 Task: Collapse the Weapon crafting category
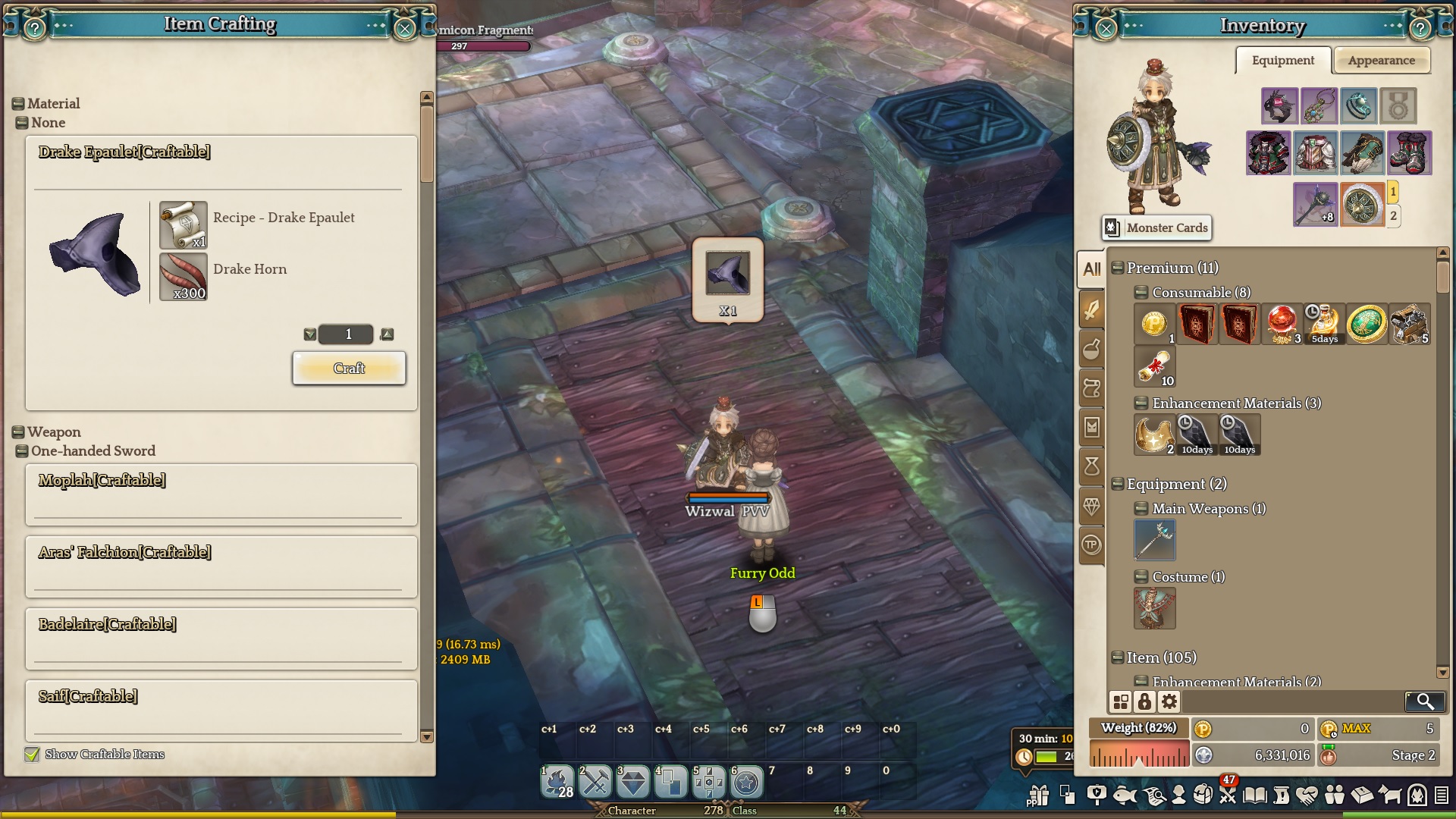click(18, 432)
